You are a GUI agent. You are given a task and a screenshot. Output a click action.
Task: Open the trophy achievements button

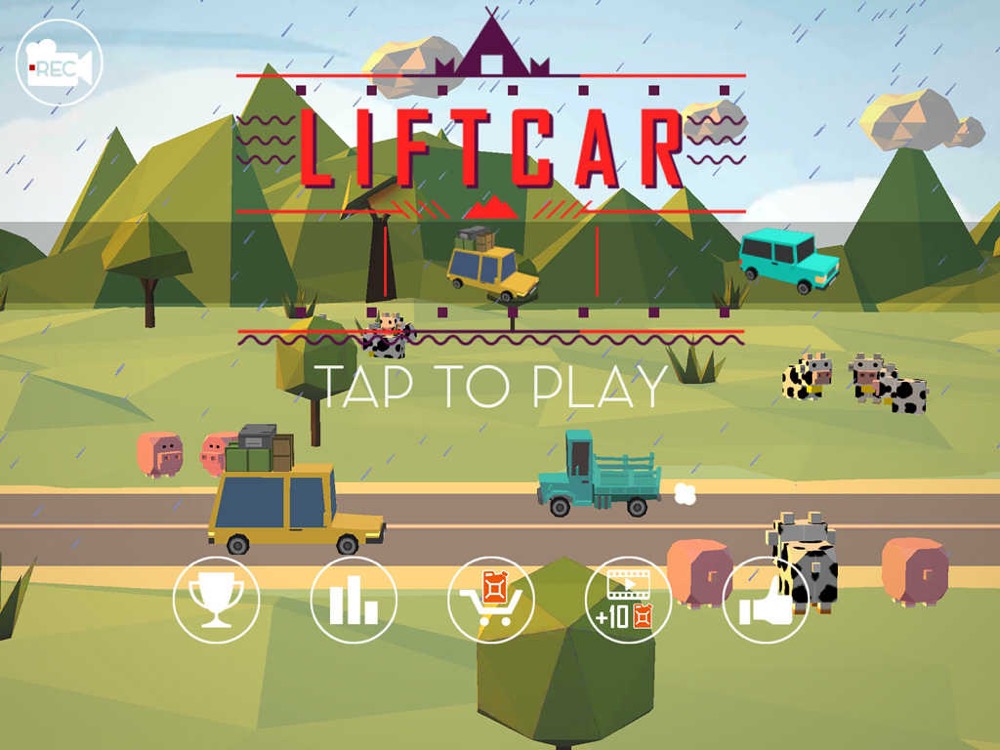coord(216,600)
